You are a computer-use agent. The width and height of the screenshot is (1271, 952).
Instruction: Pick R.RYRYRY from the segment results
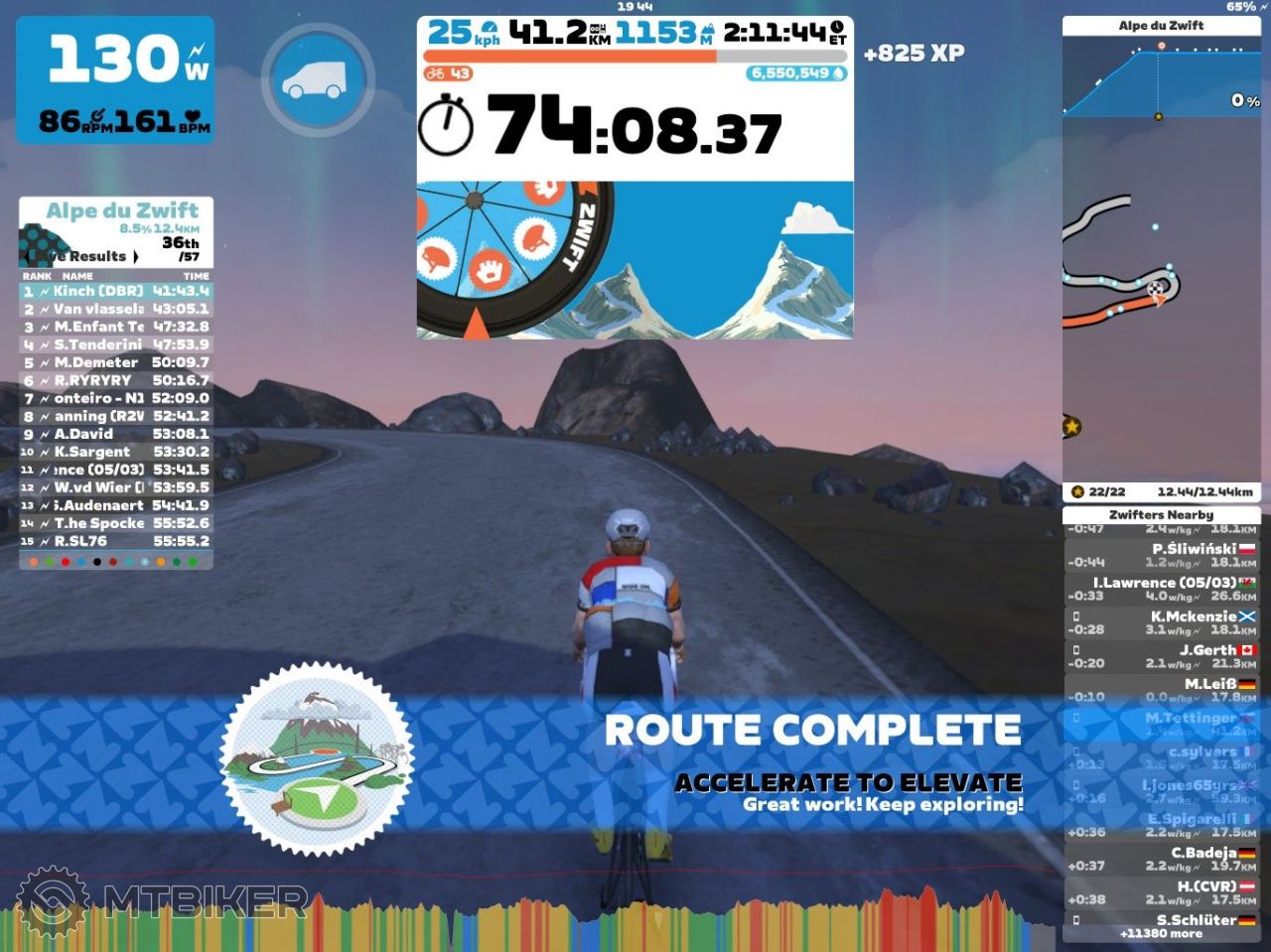pyautogui.click(x=115, y=380)
